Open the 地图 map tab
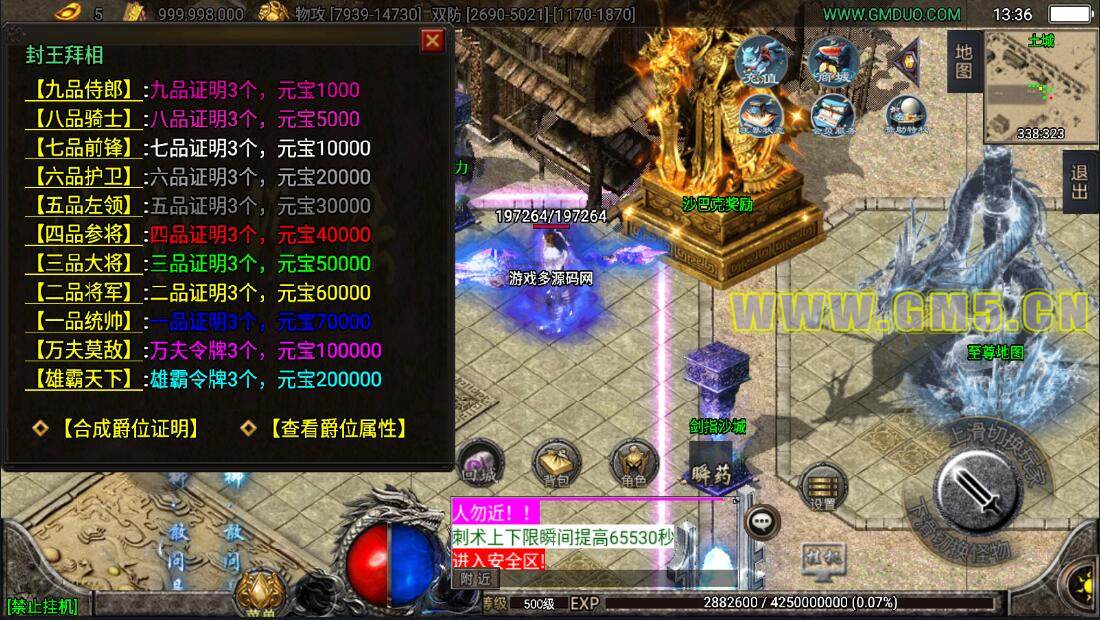The image size is (1100, 620). coord(963,61)
